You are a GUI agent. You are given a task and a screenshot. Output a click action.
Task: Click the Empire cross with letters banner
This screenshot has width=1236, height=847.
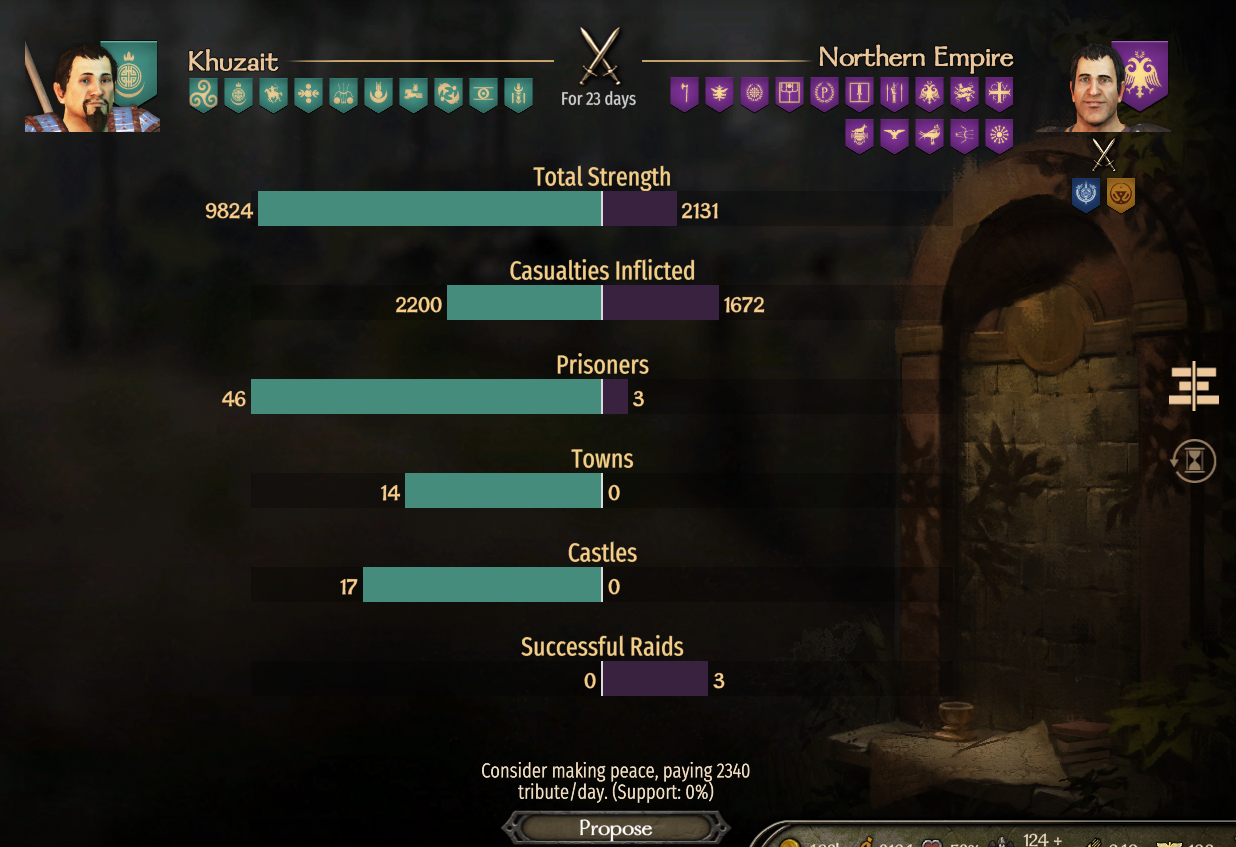[999, 94]
